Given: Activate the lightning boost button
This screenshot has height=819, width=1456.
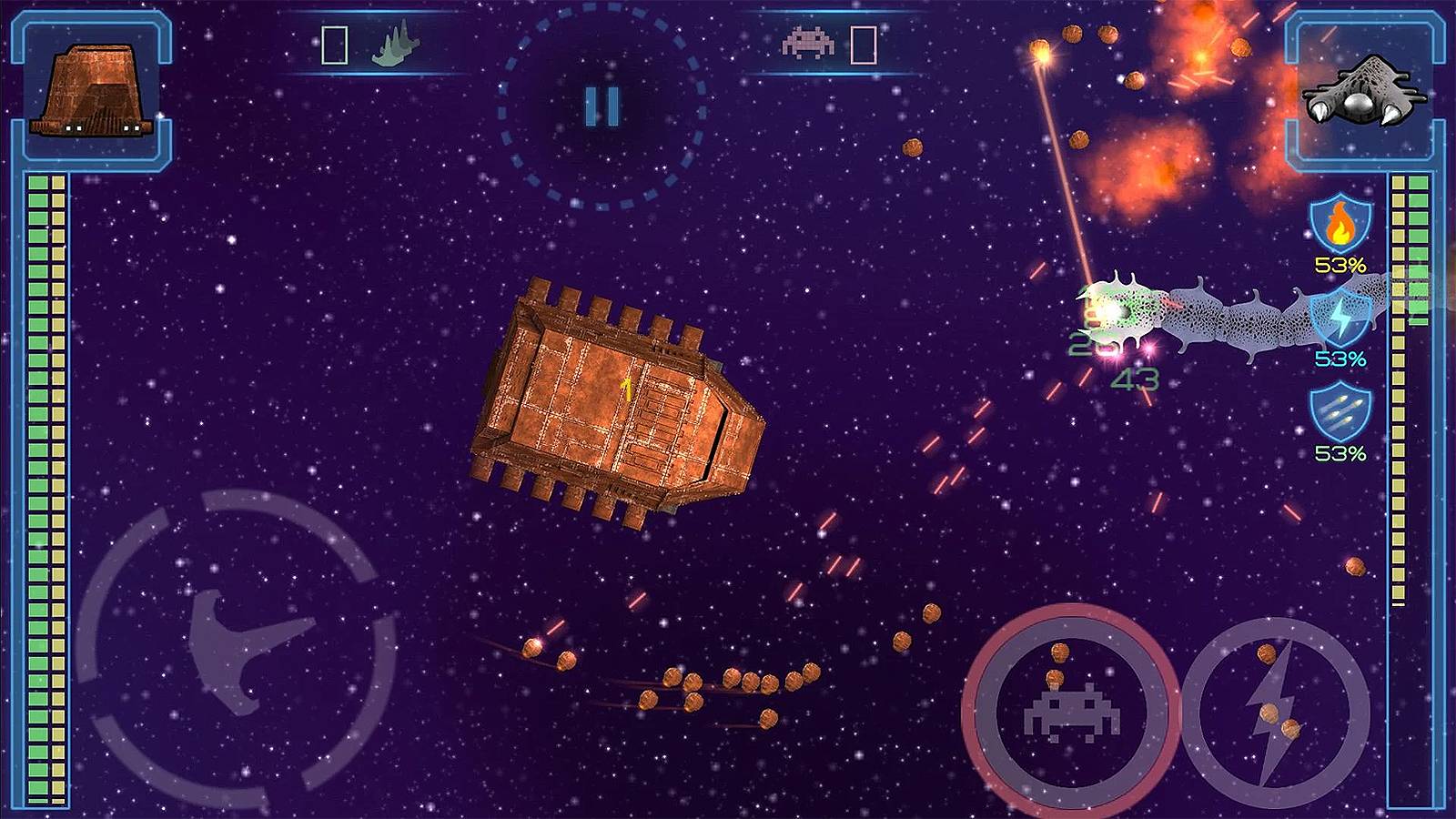Looking at the screenshot, I should tap(1272, 714).
